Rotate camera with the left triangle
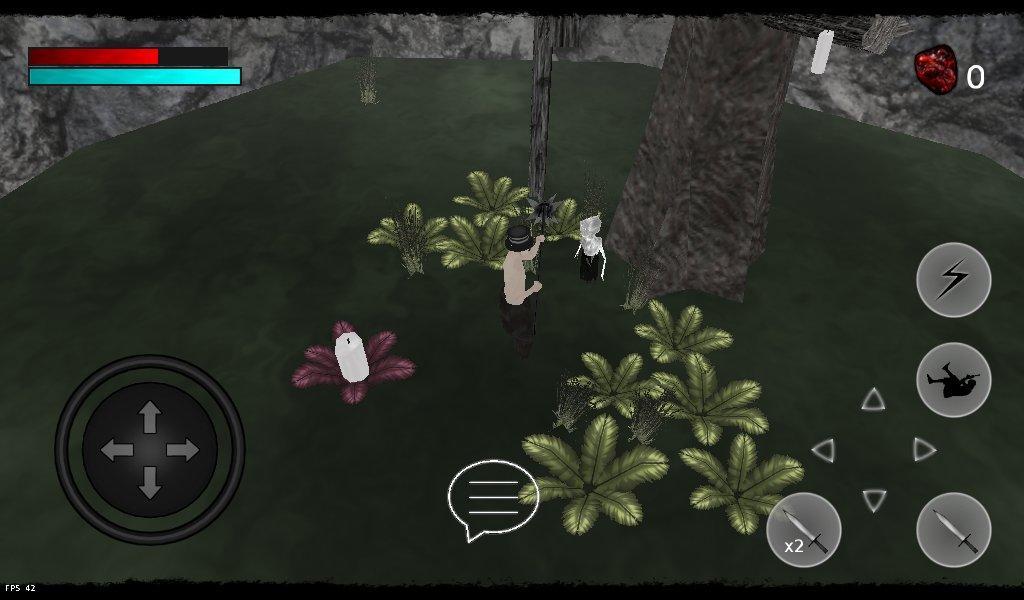This screenshot has width=1024, height=600. pyautogui.click(x=824, y=450)
